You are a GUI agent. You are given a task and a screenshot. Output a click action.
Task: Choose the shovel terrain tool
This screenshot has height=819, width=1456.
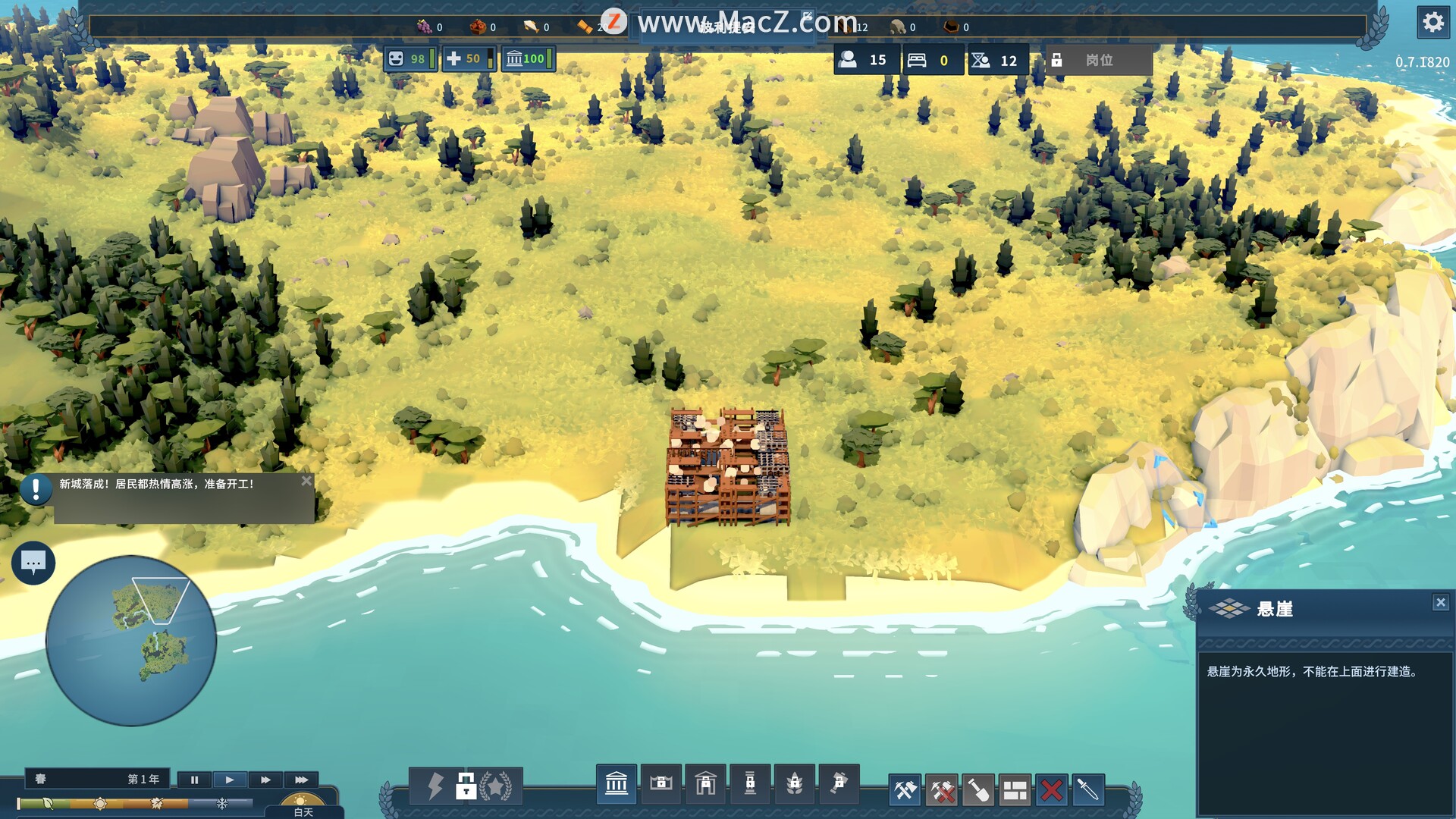(x=978, y=790)
